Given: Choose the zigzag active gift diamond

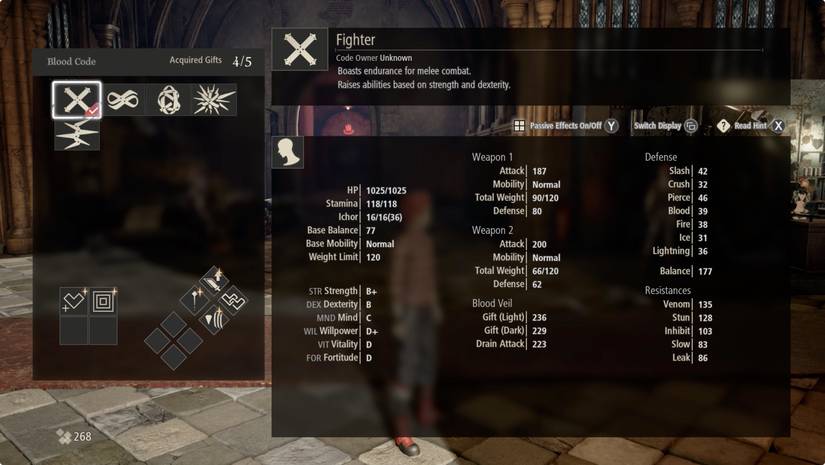Looking at the screenshot, I should (x=233, y=299).
